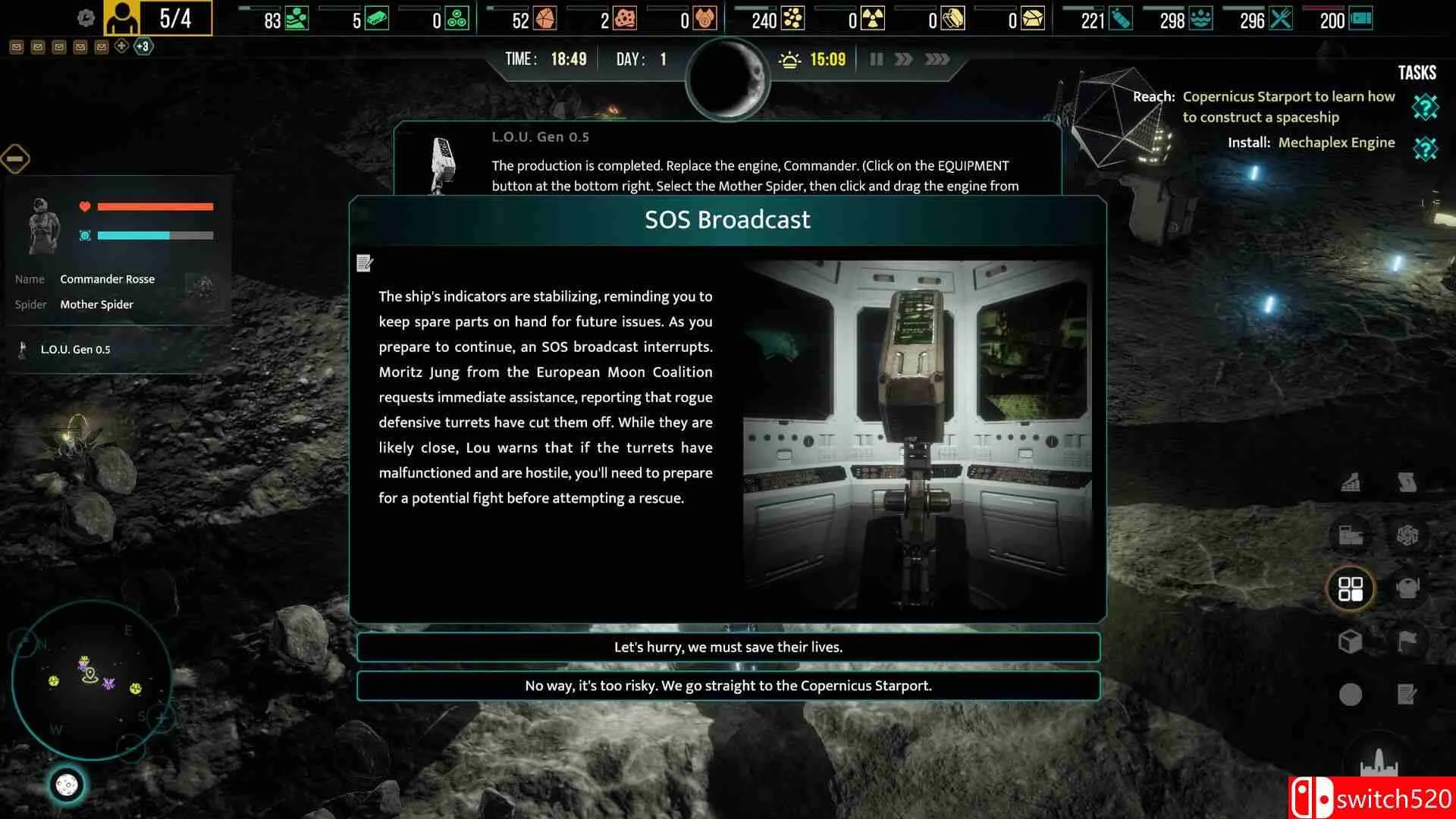
Task: Click Commander Rosse's health bar
Action: (x=155, y=206)
